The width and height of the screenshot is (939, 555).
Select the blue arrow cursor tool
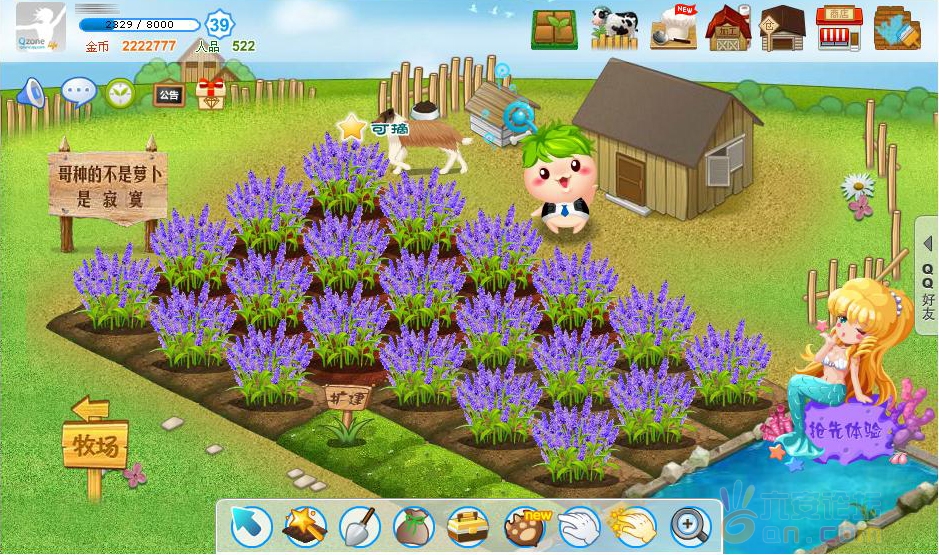248,525
